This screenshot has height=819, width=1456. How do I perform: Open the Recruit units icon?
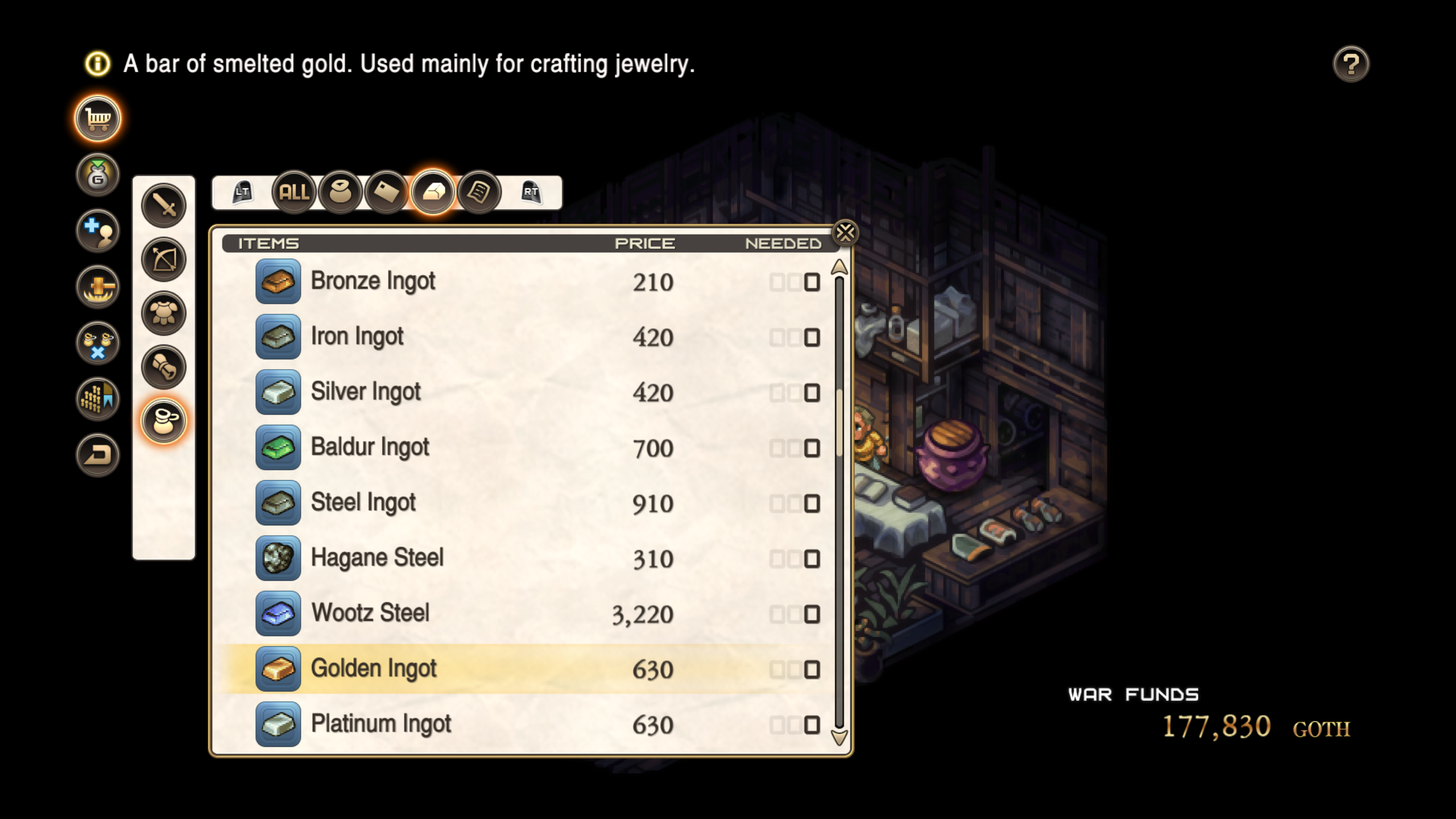[97, 231]
